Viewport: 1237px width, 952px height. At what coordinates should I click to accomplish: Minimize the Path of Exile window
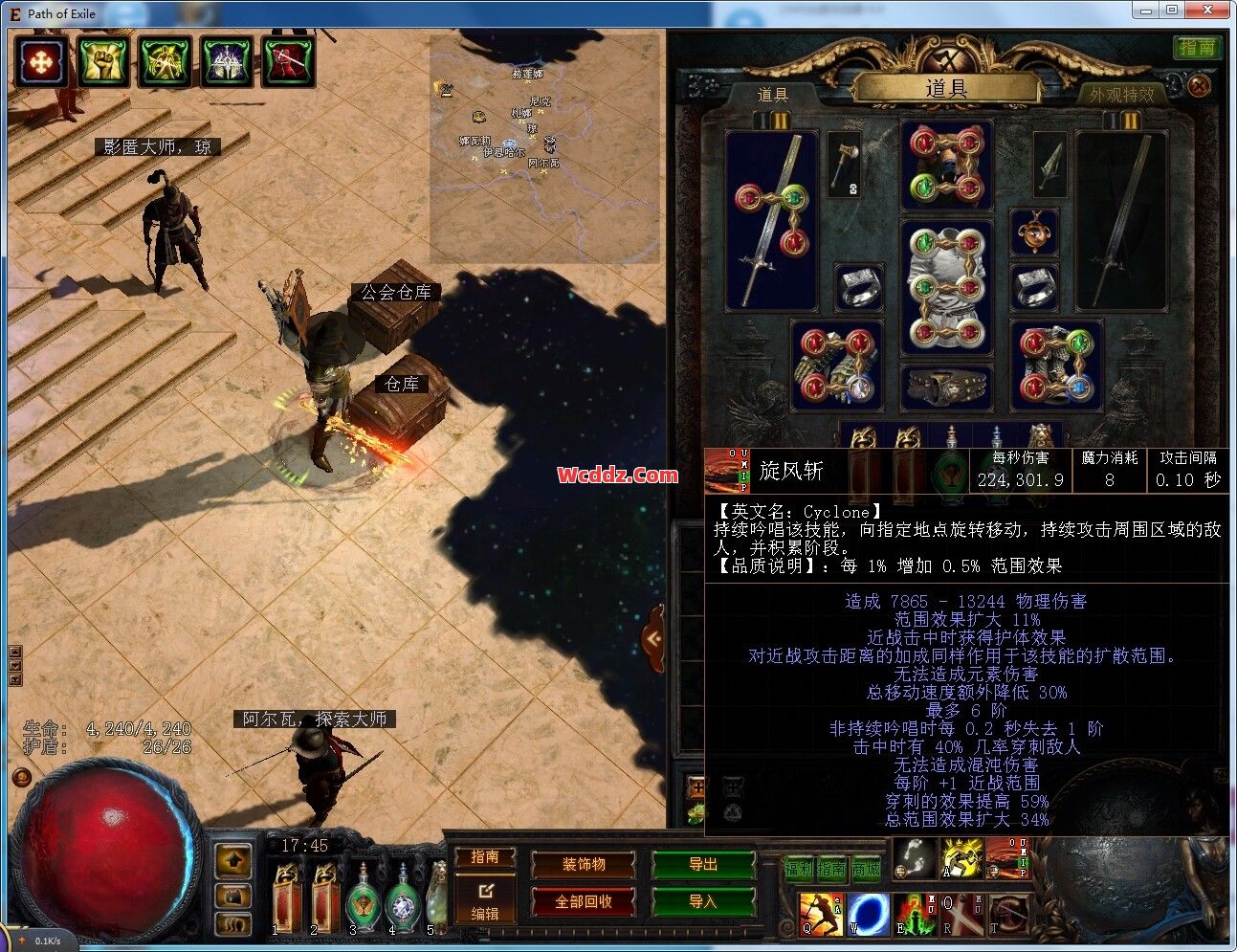pyautogui.click(x=1146, y=11)
